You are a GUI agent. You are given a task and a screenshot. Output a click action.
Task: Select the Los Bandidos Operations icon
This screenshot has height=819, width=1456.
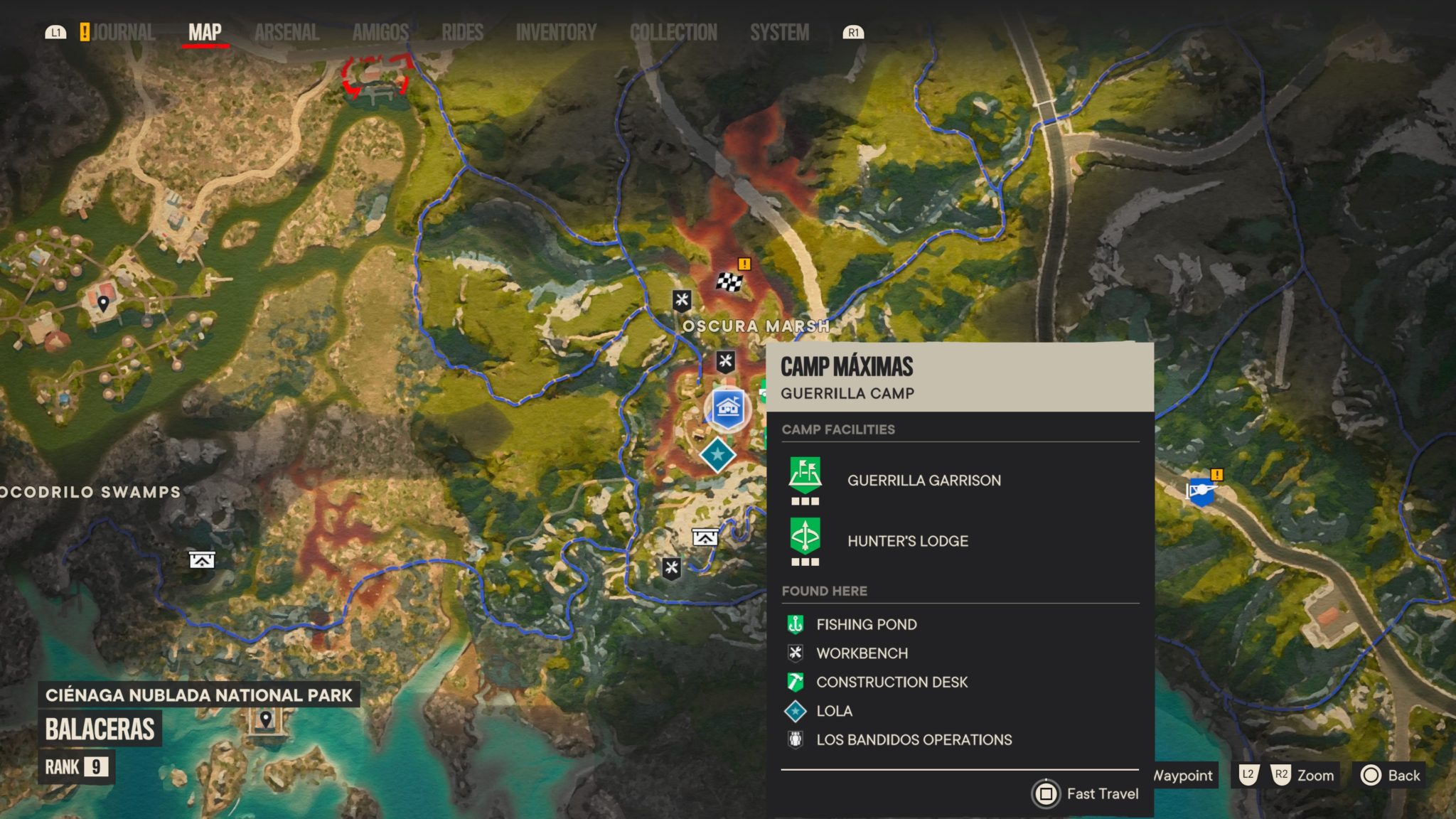click(794, 739)
